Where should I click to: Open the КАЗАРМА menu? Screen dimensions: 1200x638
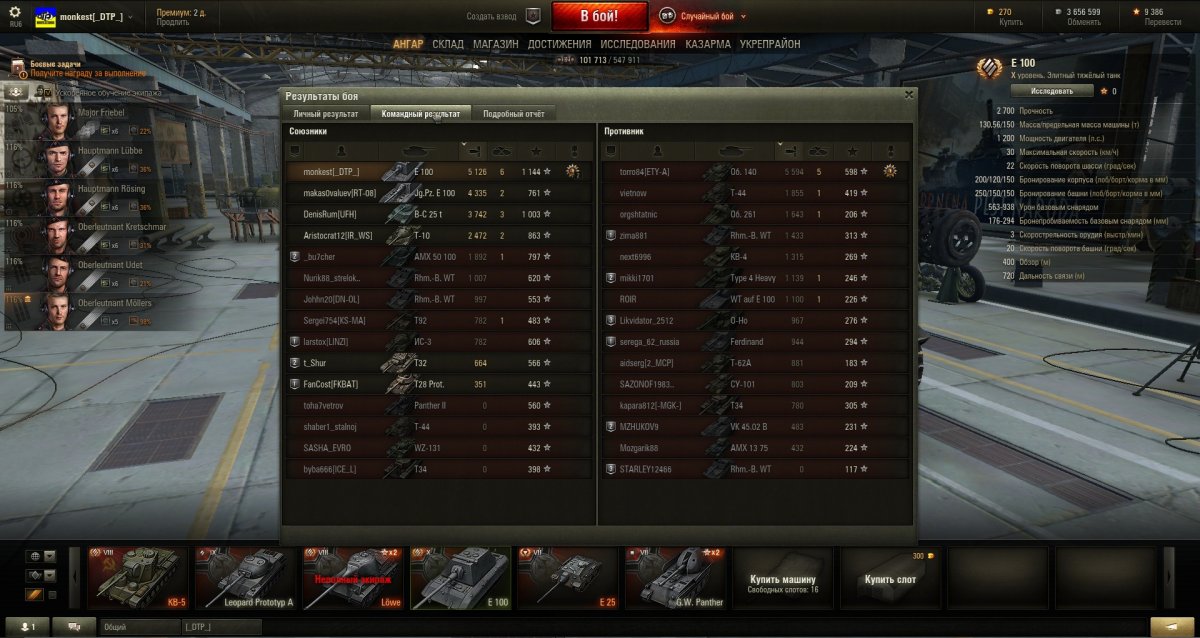(708, 44)
